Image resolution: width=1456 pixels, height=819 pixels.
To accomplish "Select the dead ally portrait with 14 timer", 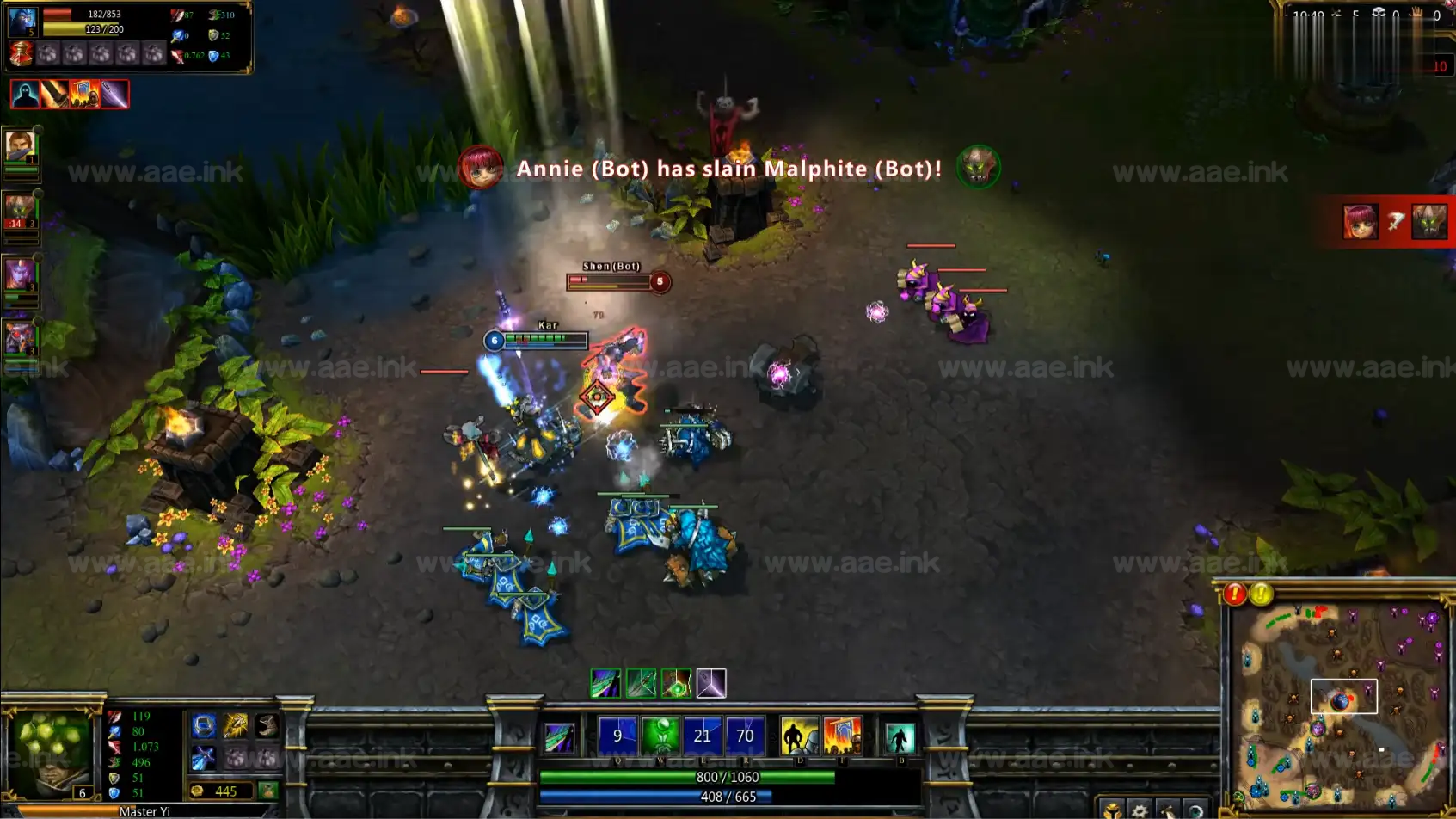I will pos(20,212).
